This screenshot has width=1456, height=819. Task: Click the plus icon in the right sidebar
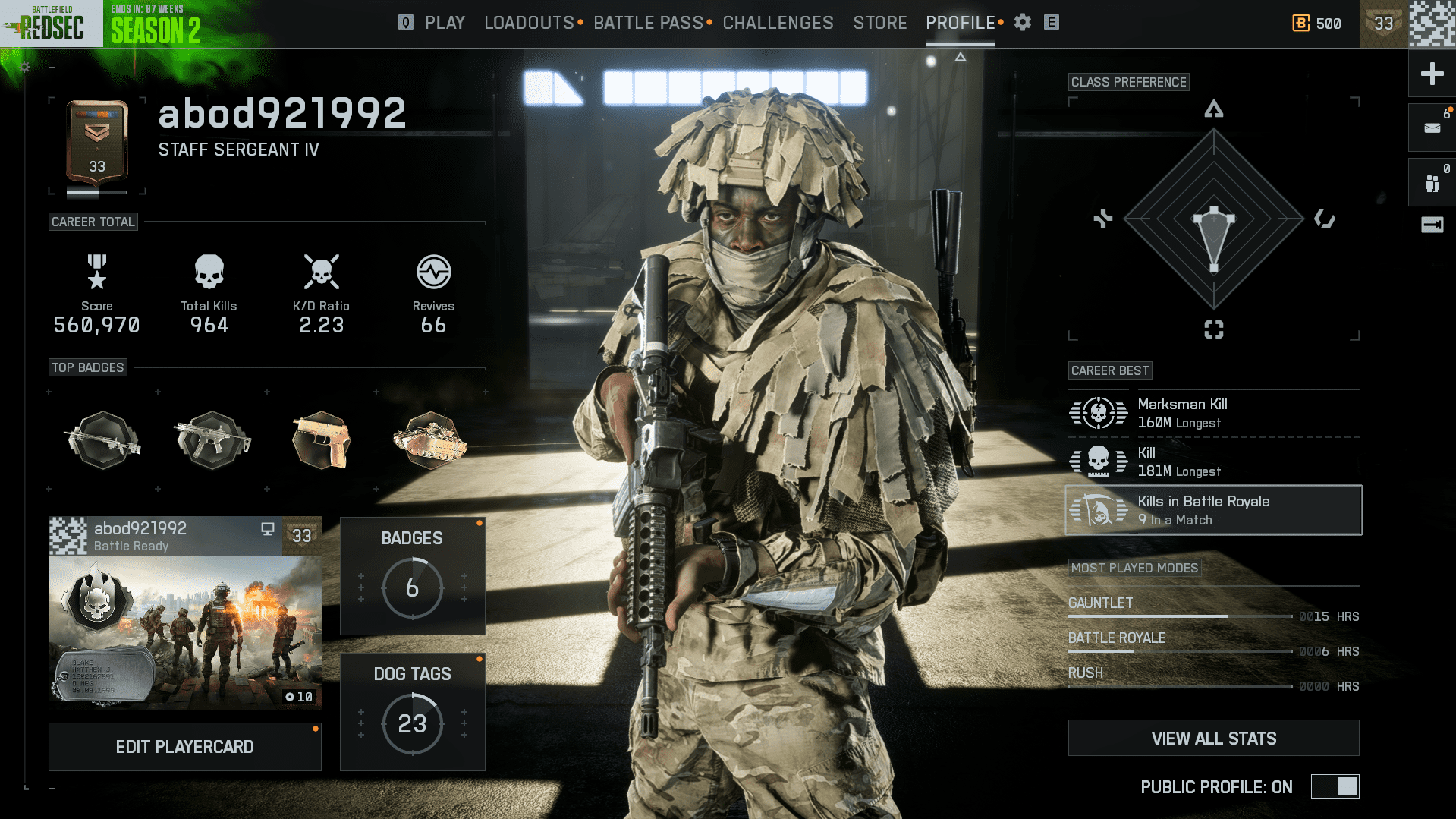coord(1431,74)
